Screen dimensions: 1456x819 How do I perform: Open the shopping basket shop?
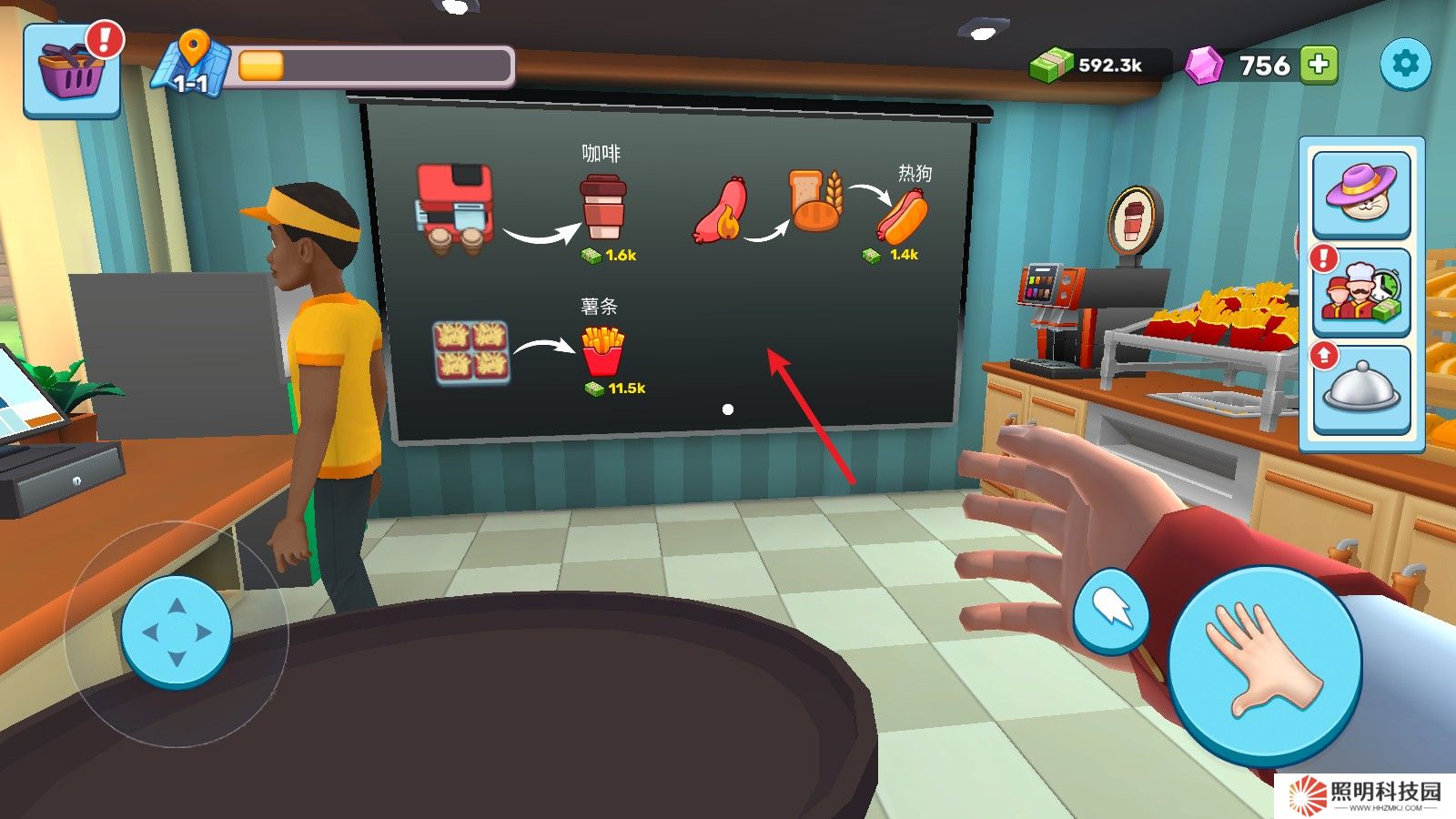point(71,73)
